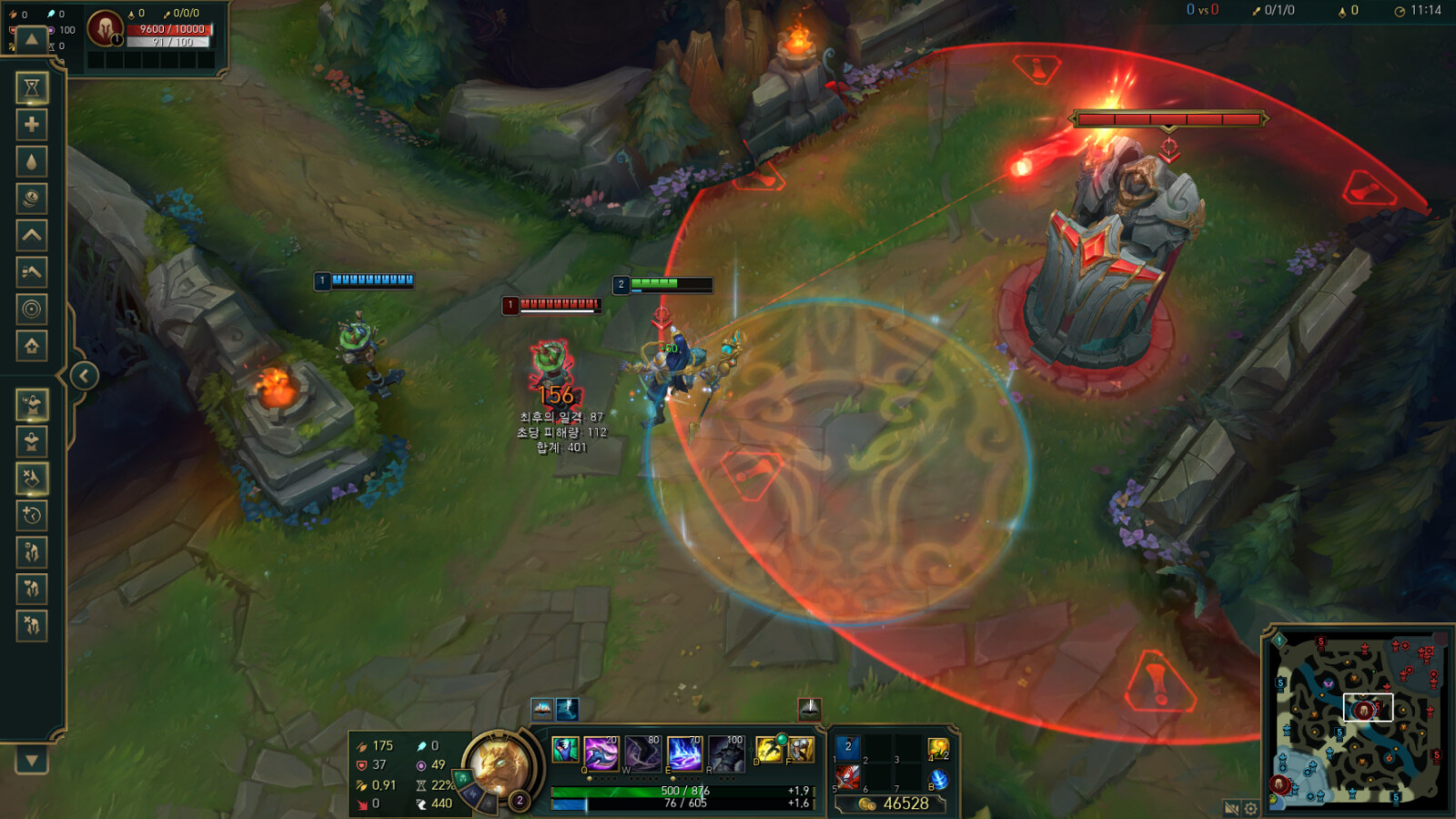This screenshot has height=819, width=1456.
Task: Click the scroll-up arrow above the practice panel
Action: click(x=32, y=39)
